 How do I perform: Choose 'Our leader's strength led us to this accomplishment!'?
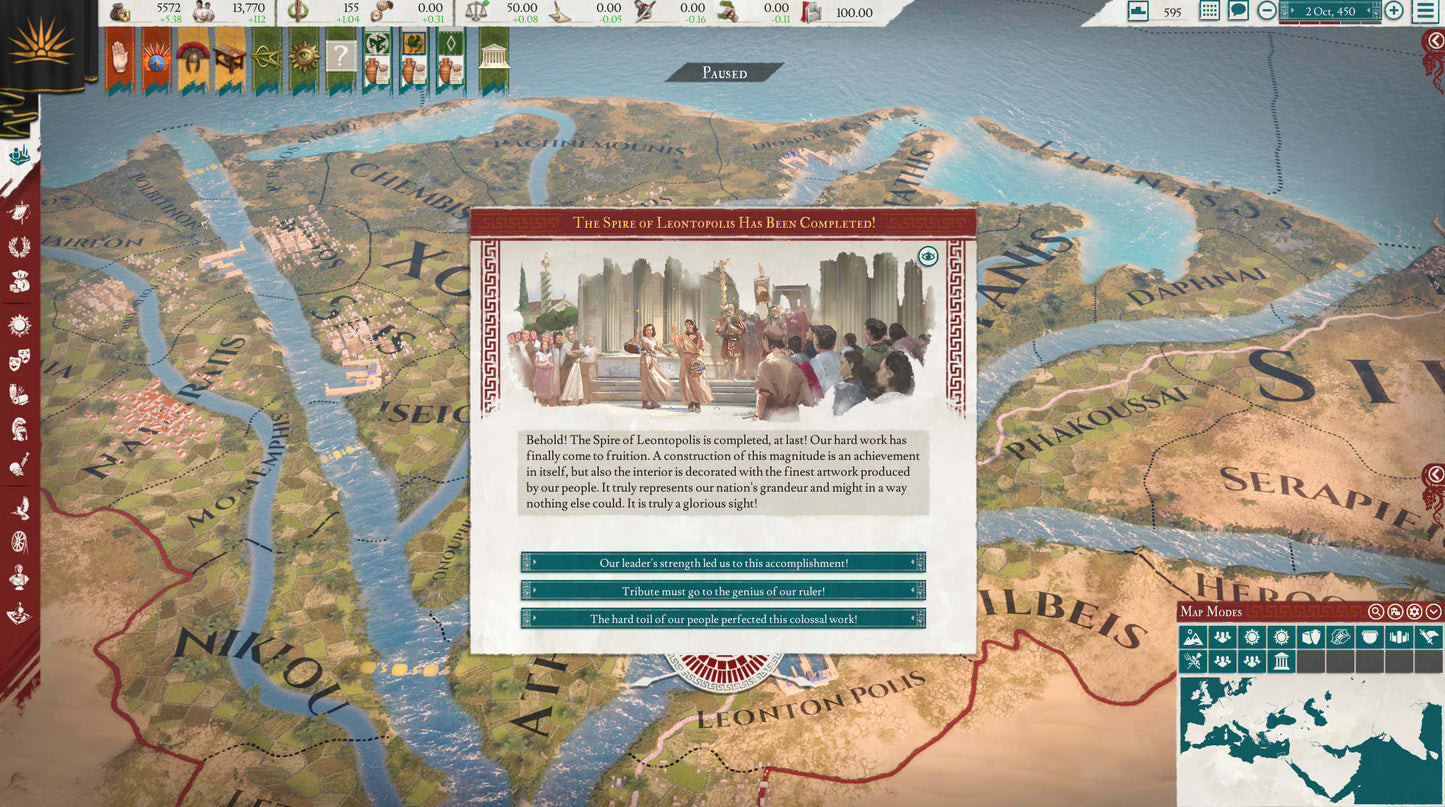point(722,562)
